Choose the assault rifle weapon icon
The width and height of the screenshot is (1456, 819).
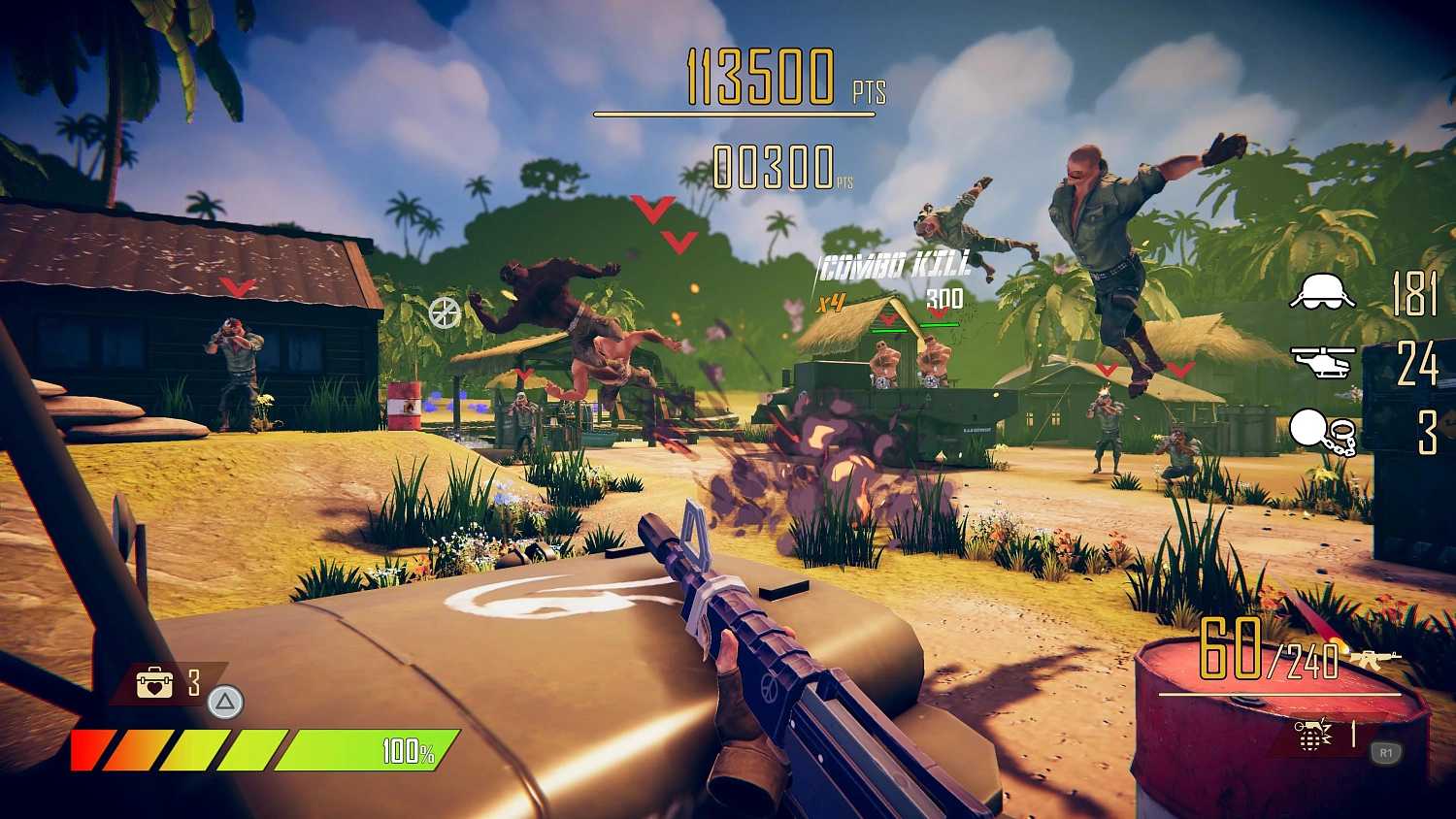click(1374, 659)
